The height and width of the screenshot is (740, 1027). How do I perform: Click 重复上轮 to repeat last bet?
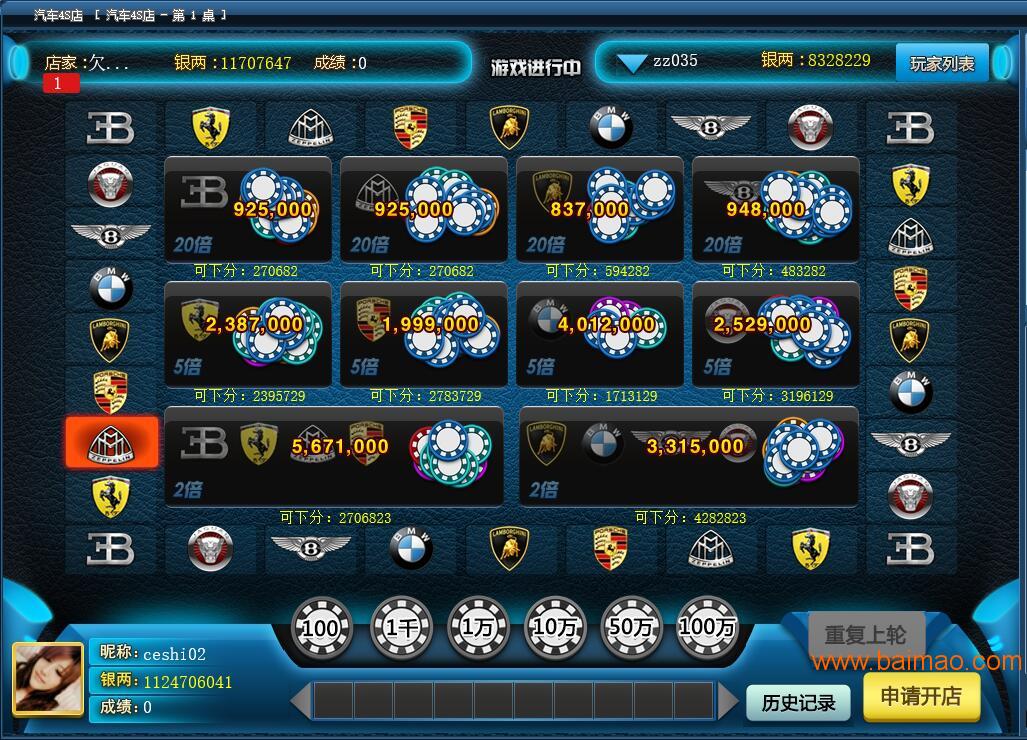[866, 635]
